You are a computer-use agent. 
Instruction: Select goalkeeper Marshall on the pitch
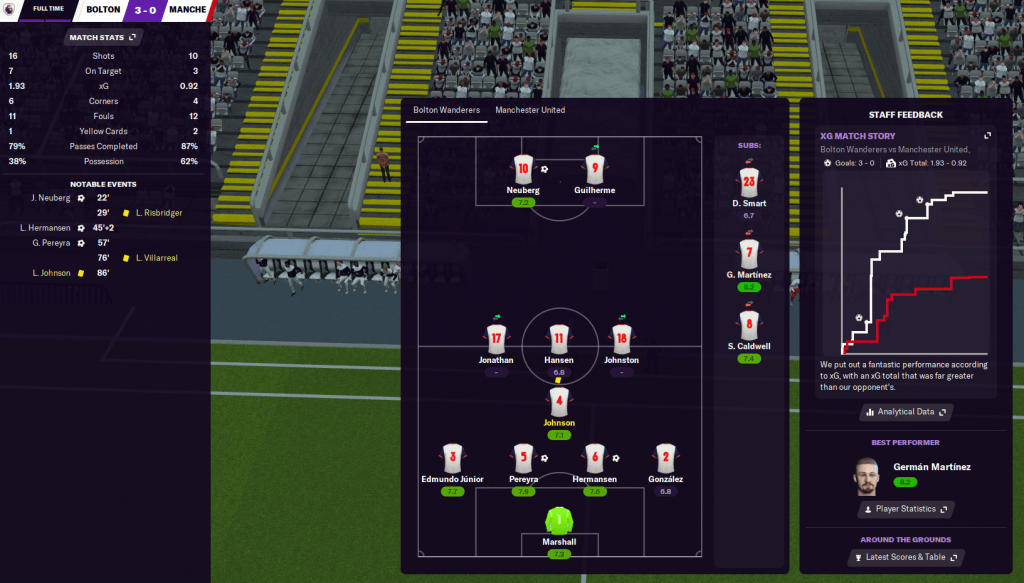(x=559, y=523)
